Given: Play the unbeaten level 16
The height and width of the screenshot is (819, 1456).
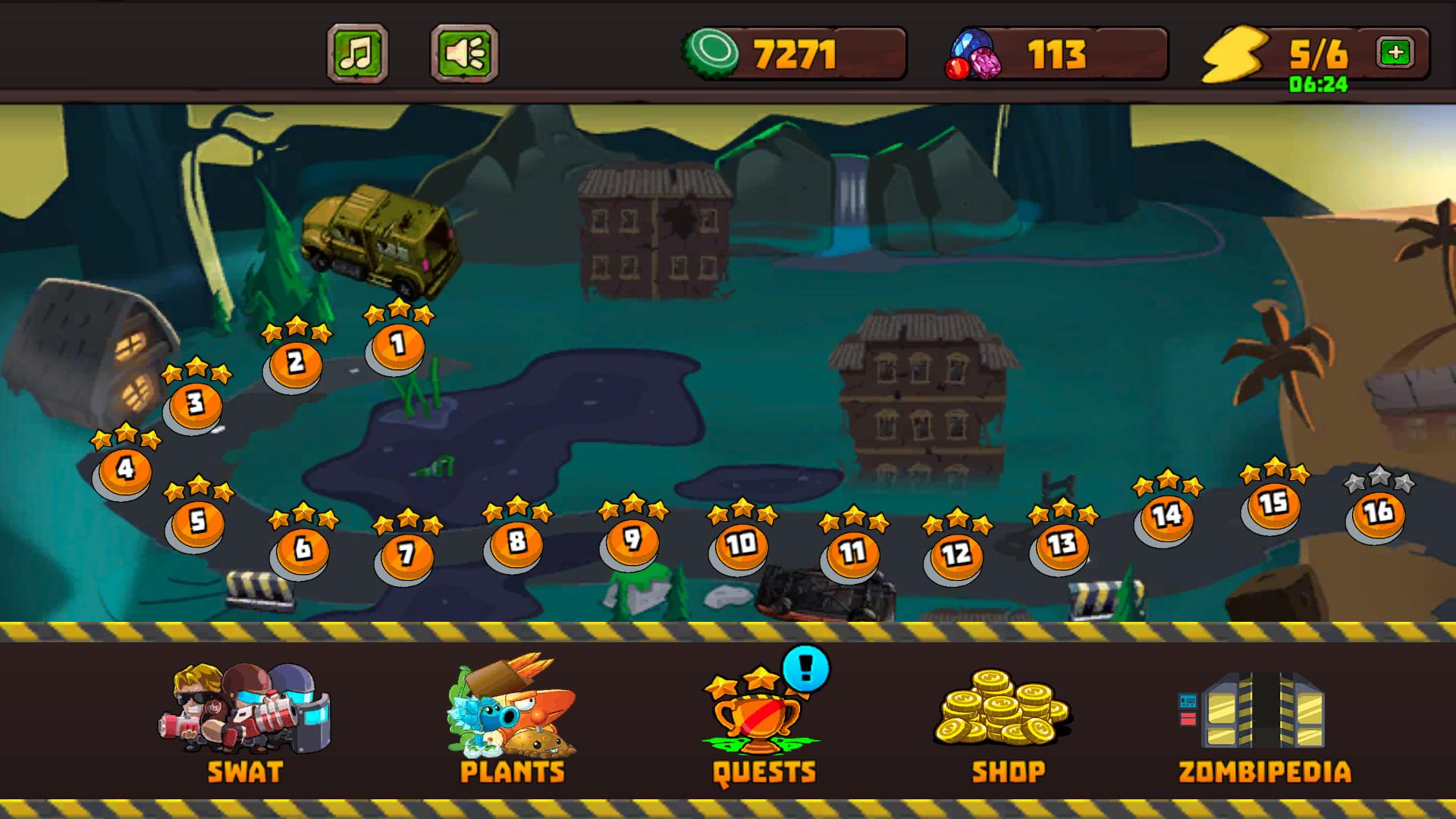Looking at the screenshot, I should tap(1379, 514).
